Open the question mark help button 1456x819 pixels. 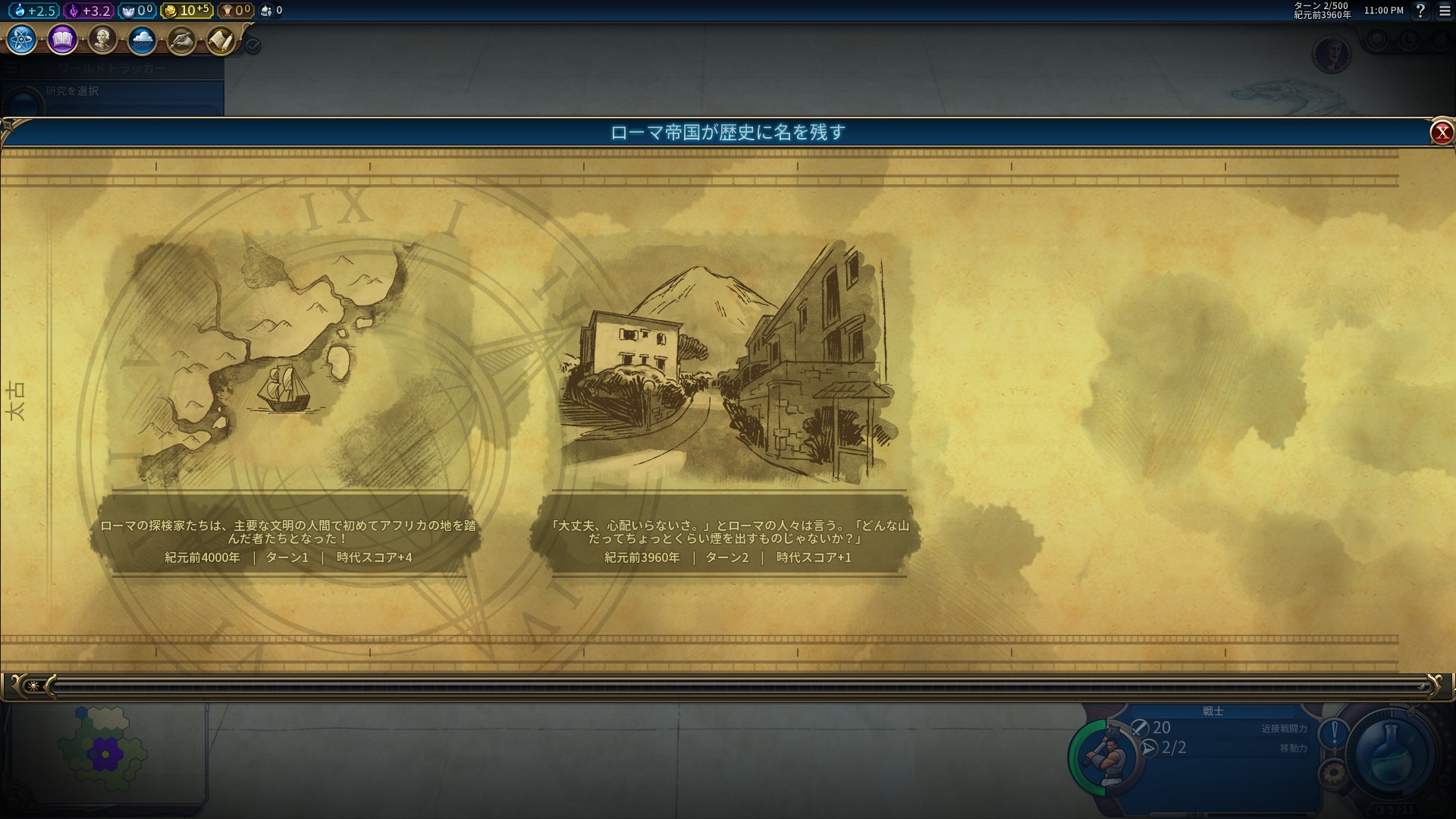1420,11
